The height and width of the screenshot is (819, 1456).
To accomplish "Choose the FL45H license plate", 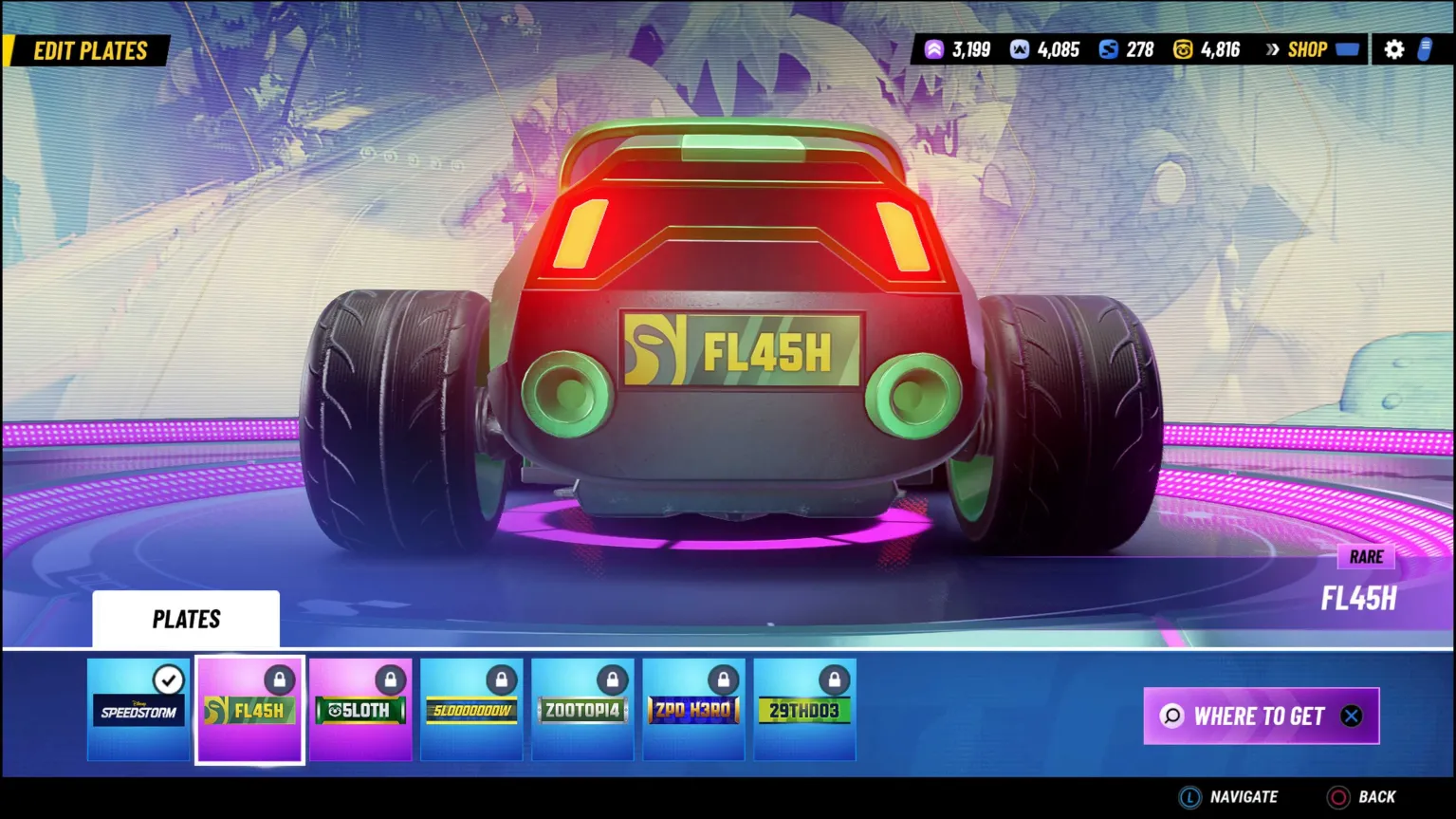I will pos(249,710).
